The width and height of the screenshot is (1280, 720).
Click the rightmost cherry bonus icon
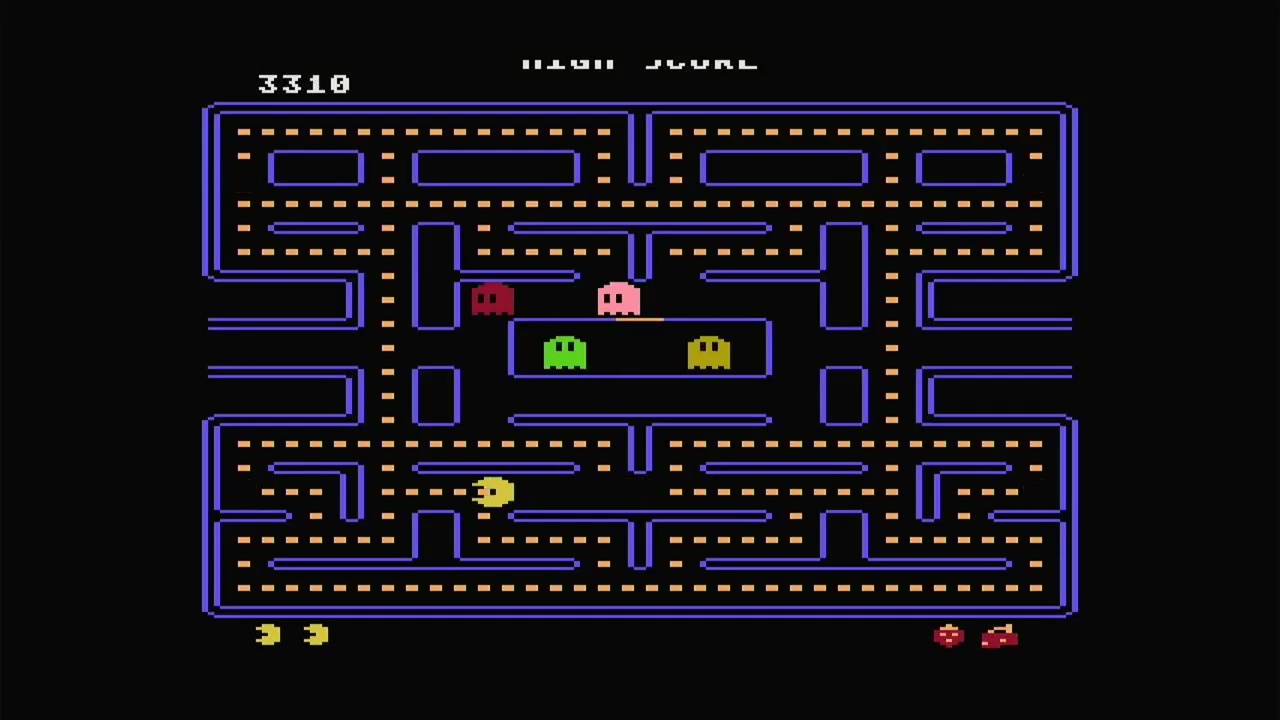pyautogui.click(x=1000, y=637)
